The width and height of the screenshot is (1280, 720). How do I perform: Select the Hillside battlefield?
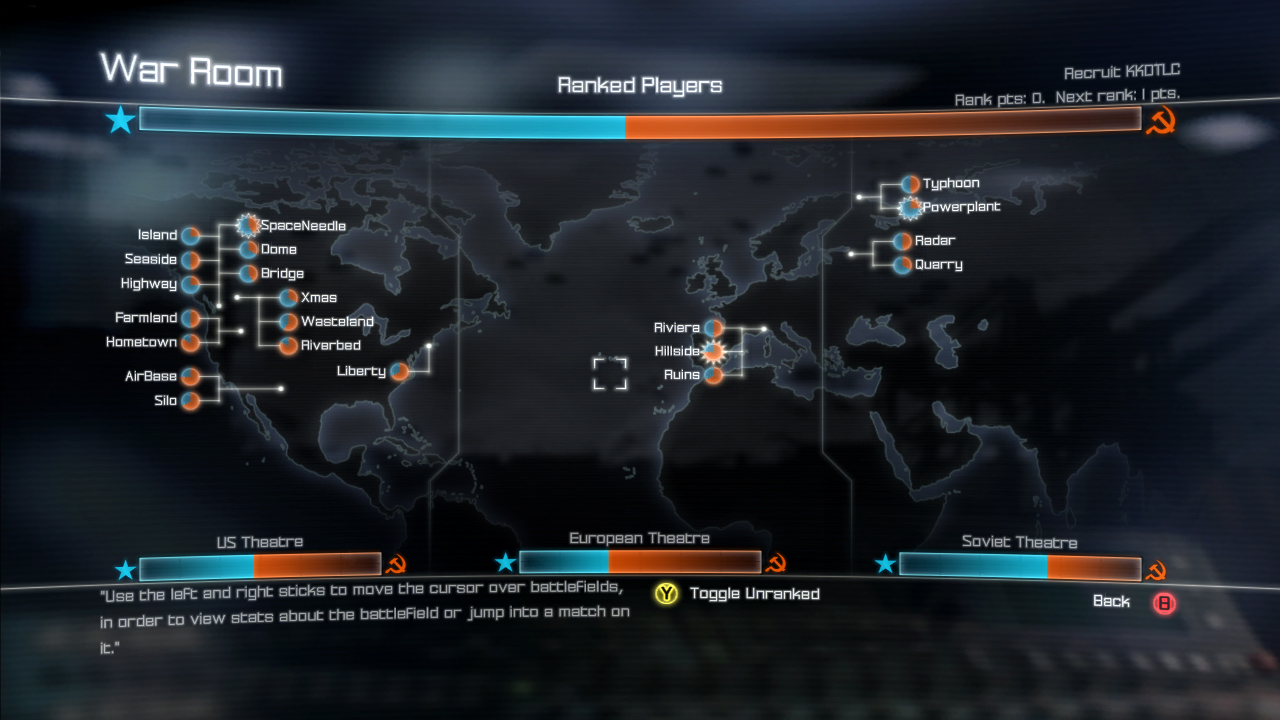(713, 352)
